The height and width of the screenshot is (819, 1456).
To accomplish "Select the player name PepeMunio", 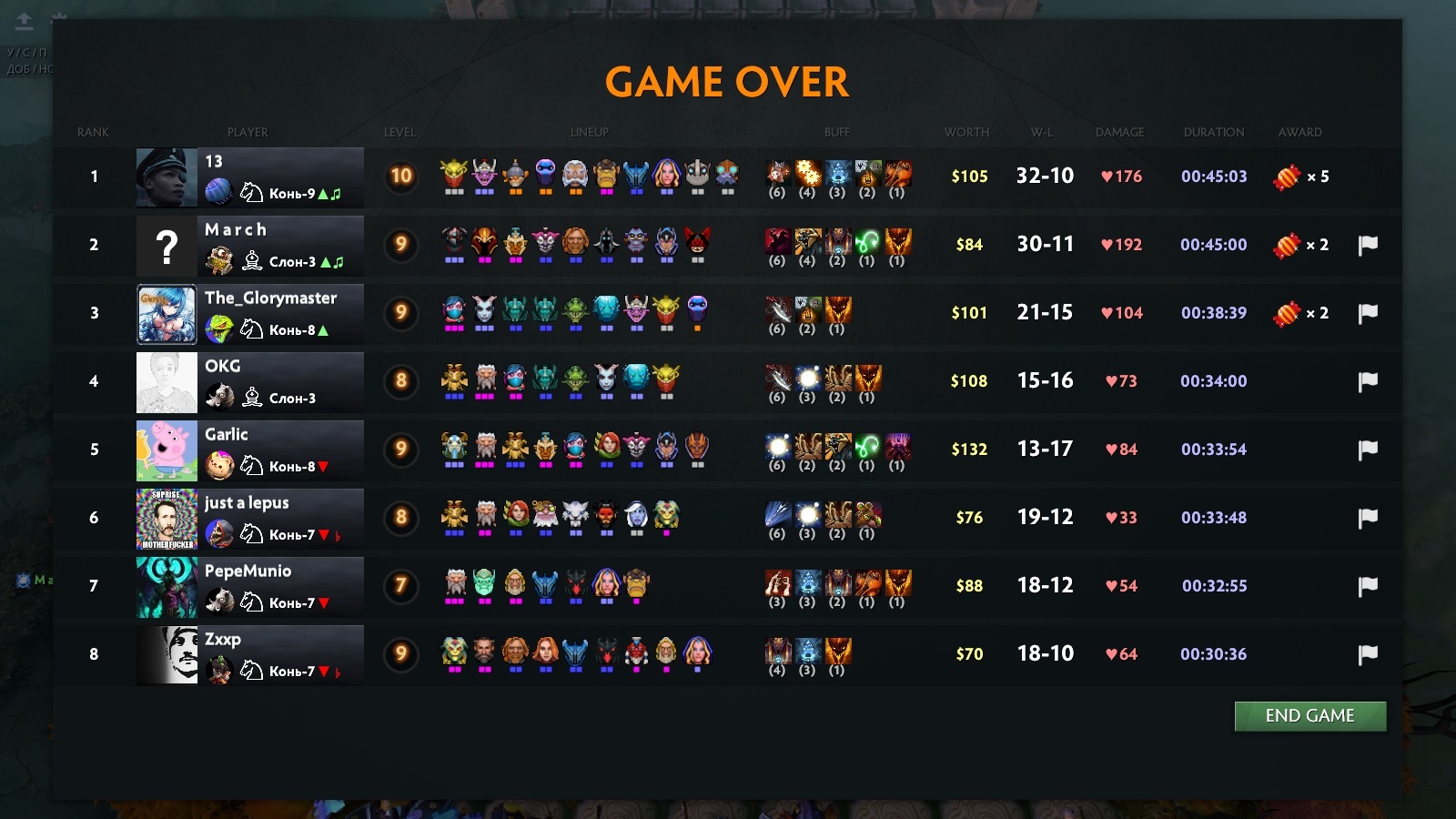I will click(x=248, y=571).
